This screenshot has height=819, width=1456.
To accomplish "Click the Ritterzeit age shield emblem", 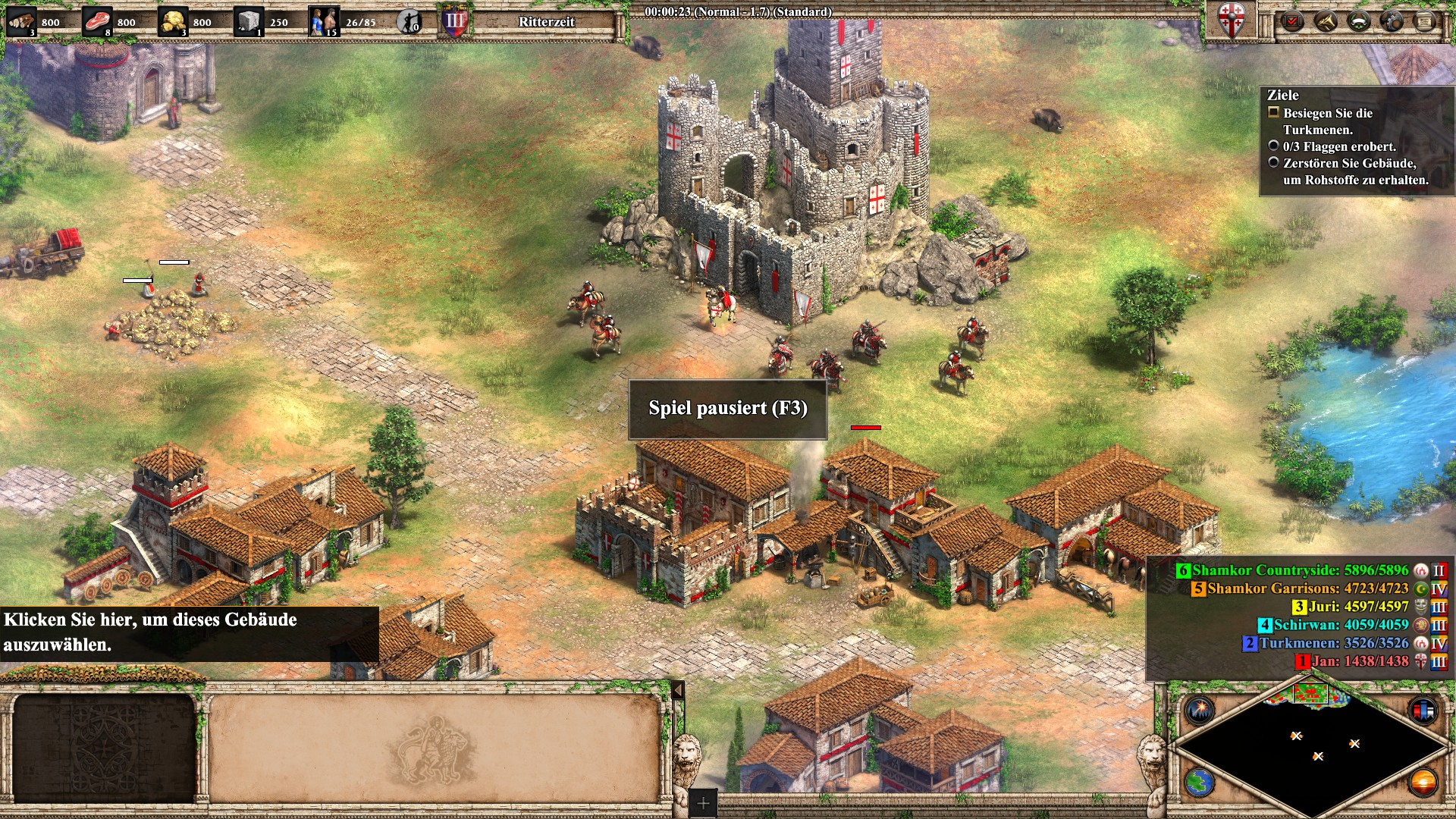I will point(454,21).
